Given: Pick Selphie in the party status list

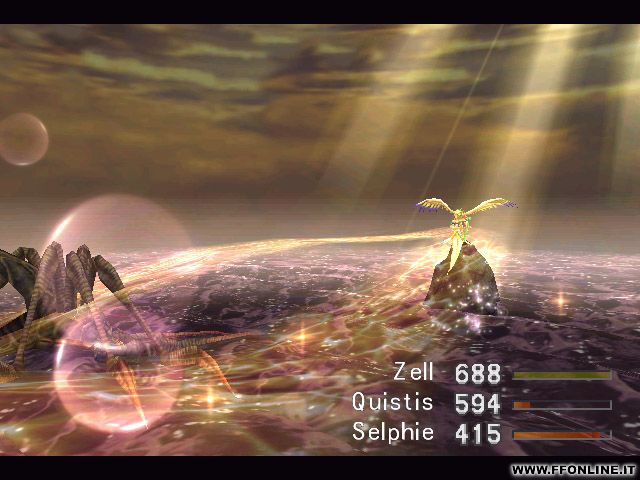Looking at the screenshot, I should click(393, 433).
